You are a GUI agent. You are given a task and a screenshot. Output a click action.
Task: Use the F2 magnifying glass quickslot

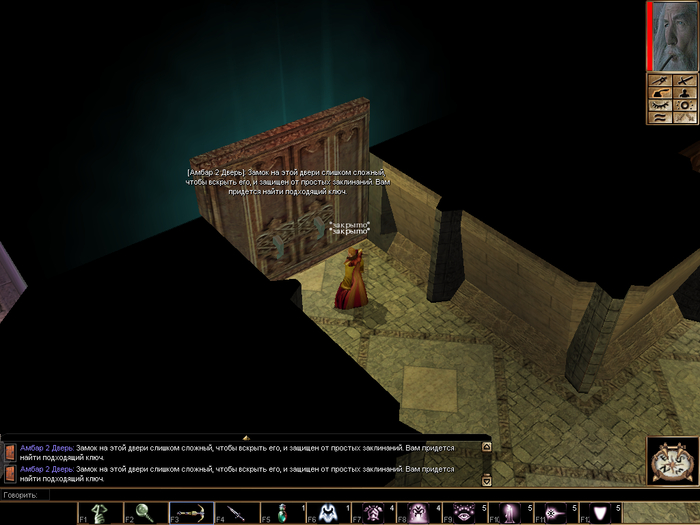point(145,512)
